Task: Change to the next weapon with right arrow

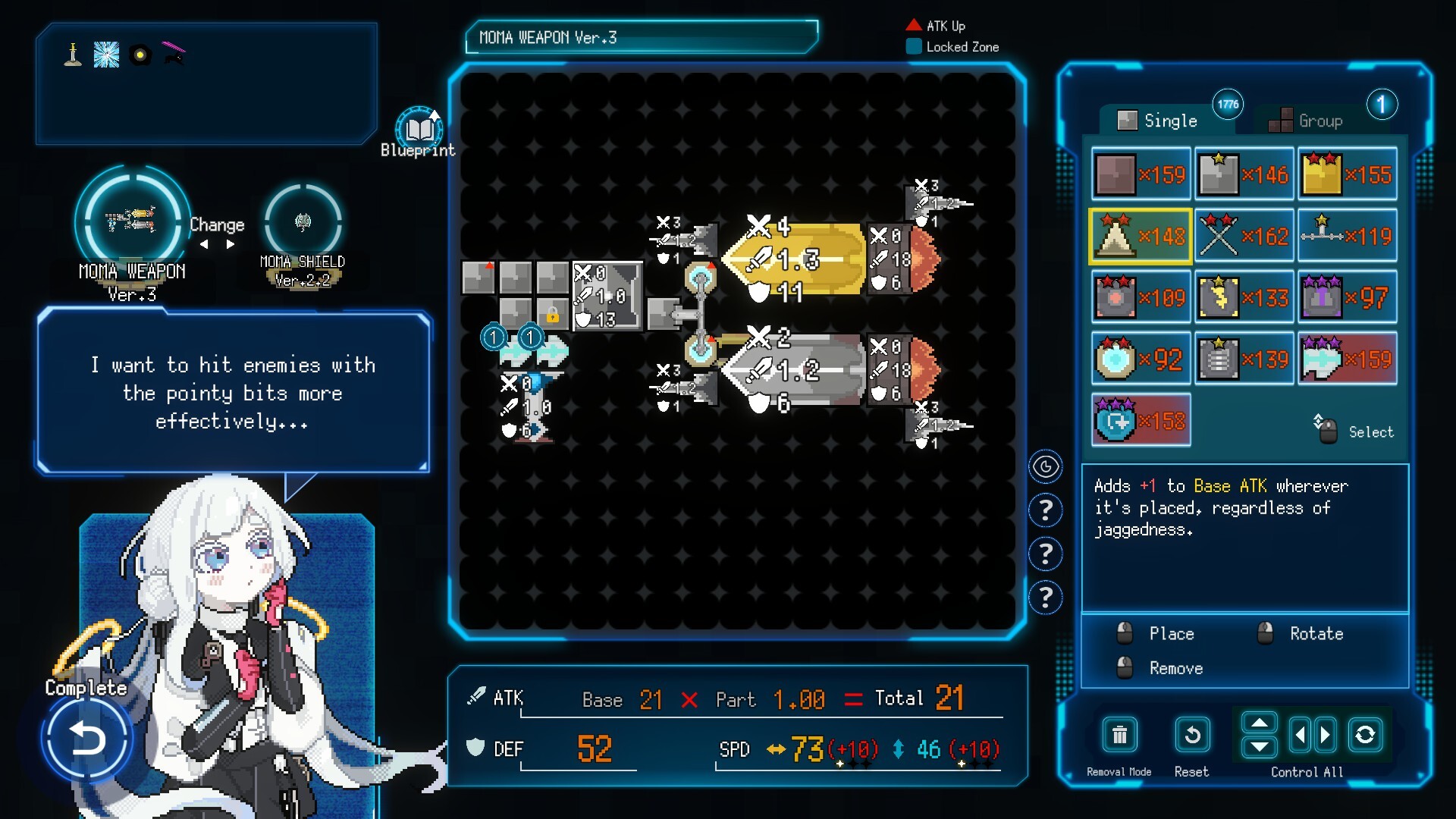Action: [x=231, y=245]
